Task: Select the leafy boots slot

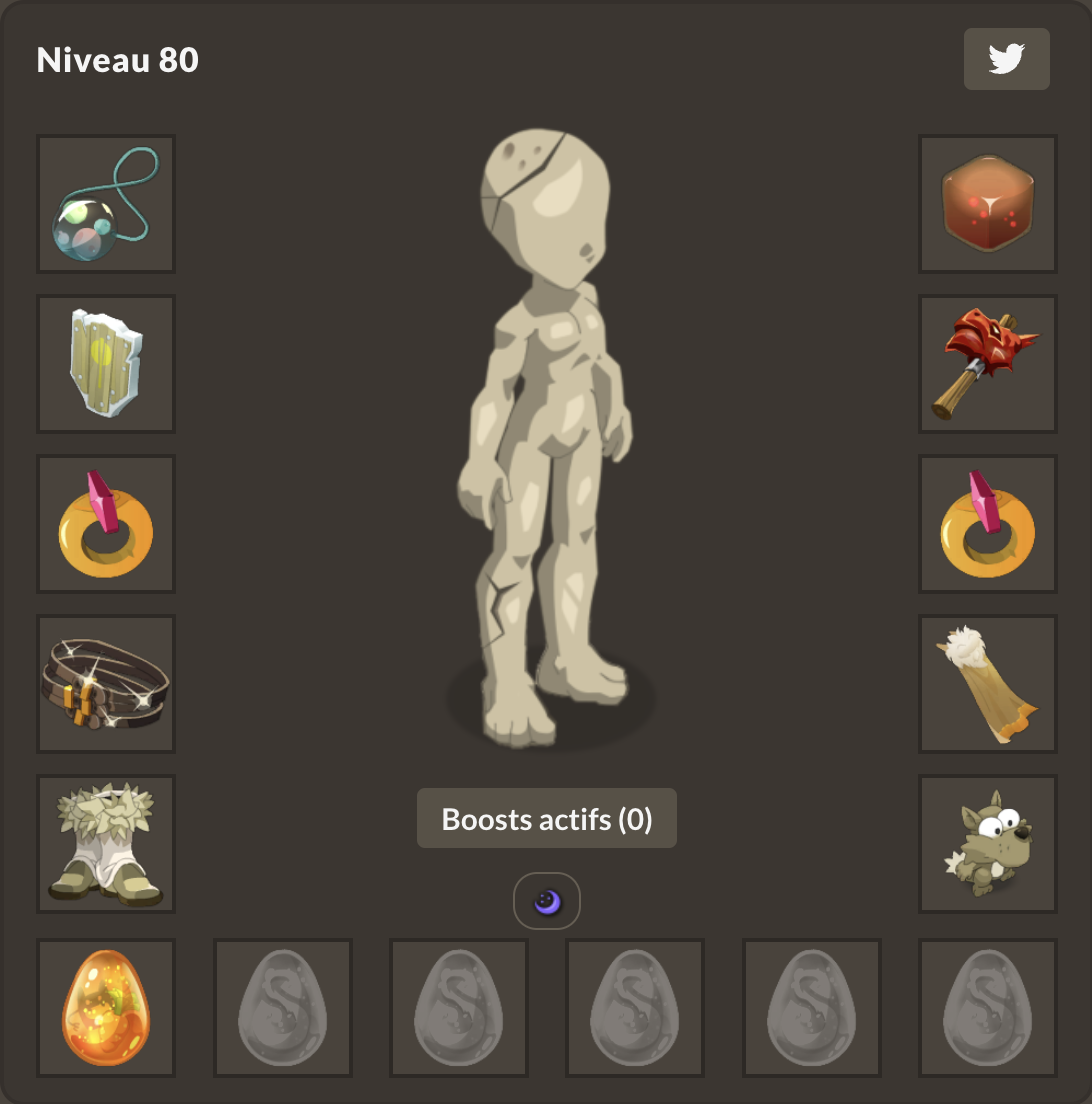Action: (106, 844)
